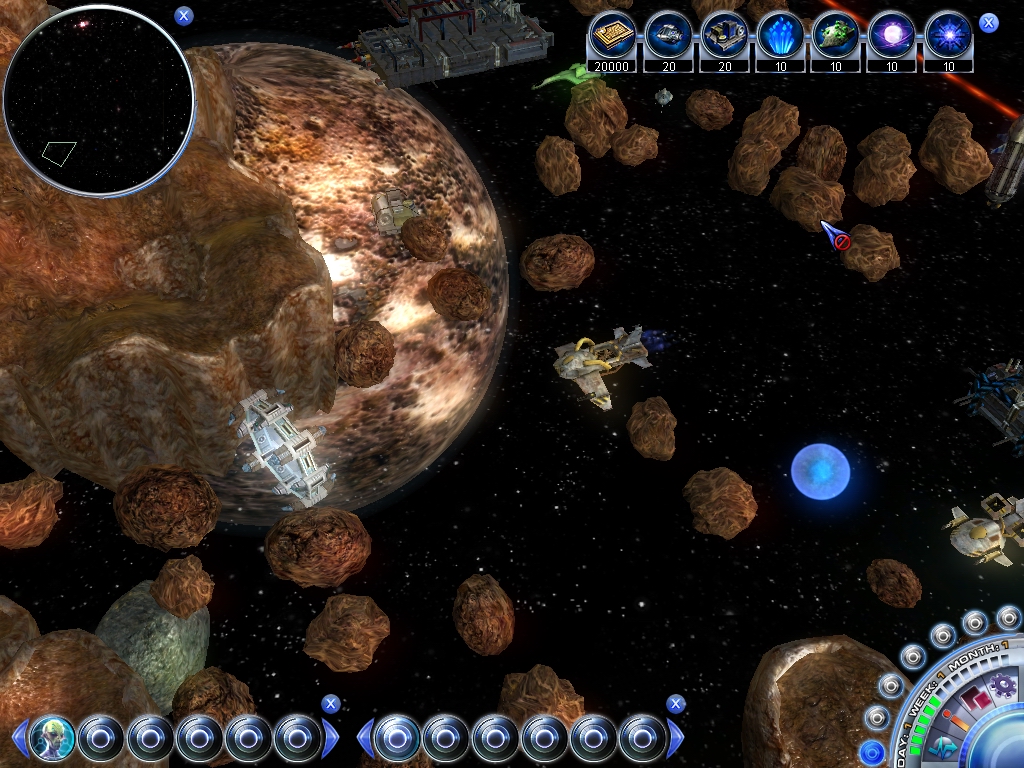
Task: Select the alien hero portrait
Action: coord(52,738)
